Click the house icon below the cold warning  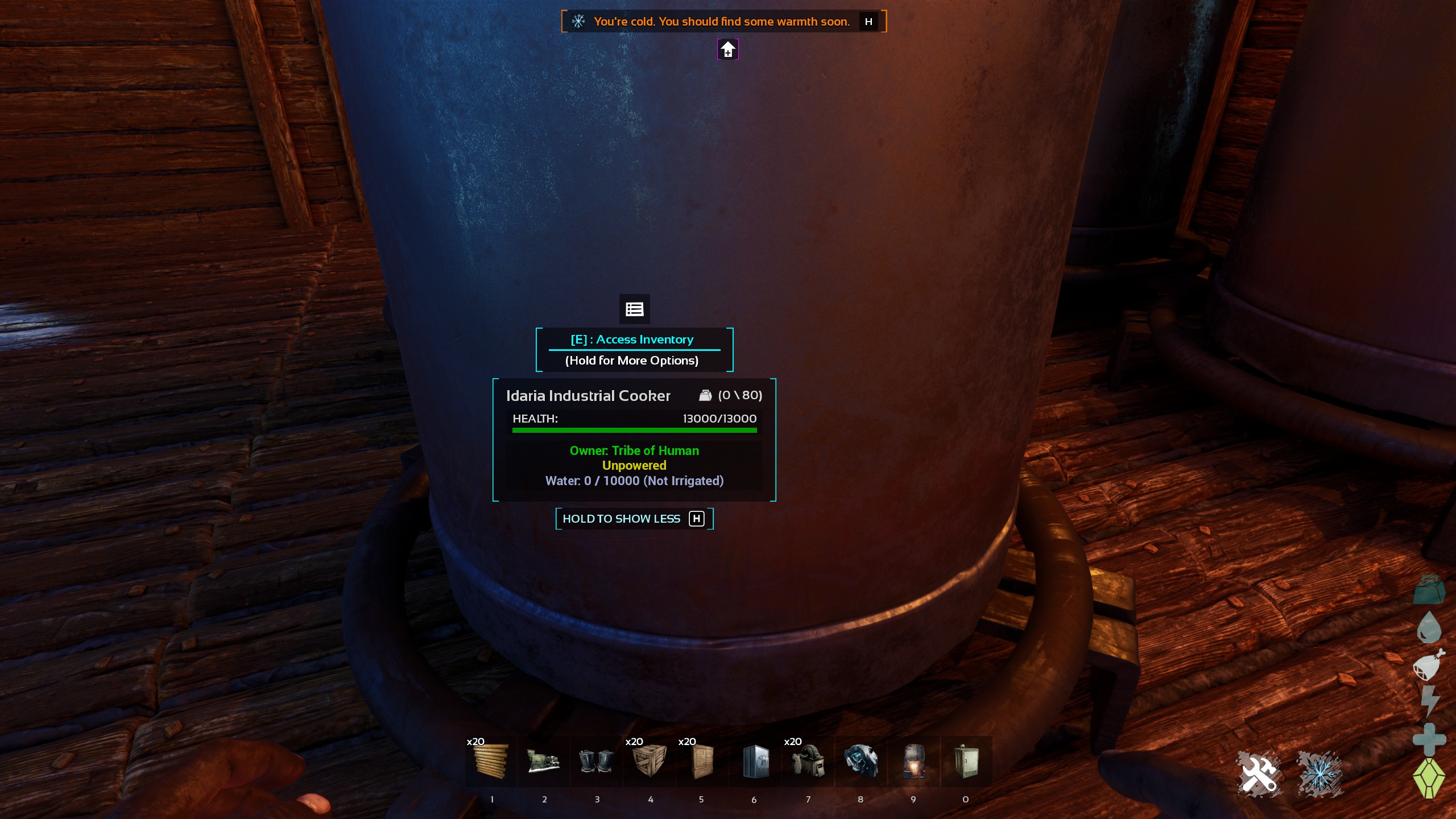[x=727, y=49]
